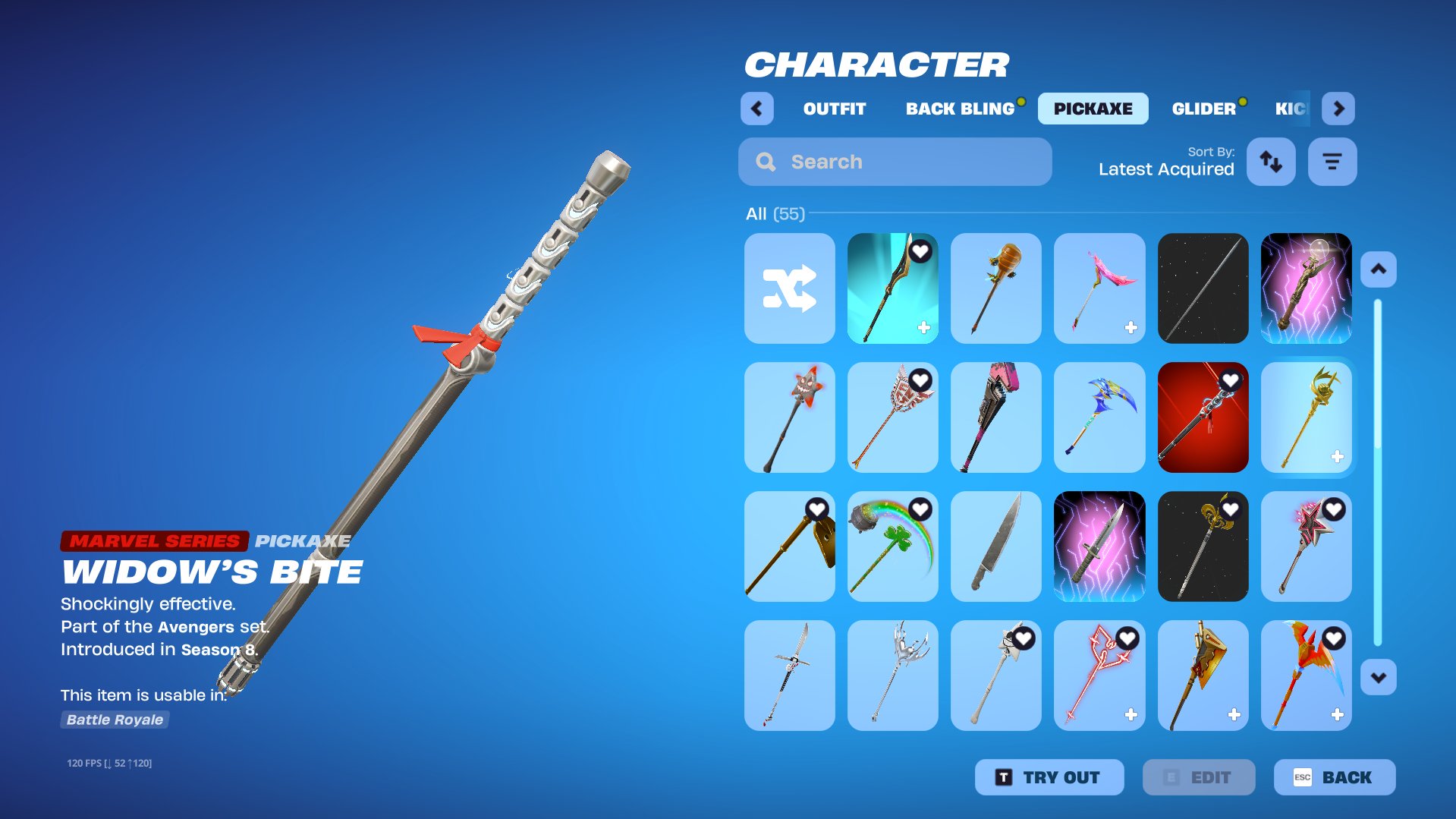Select the blue star scythe pickaxe

tap(1099, 417)
